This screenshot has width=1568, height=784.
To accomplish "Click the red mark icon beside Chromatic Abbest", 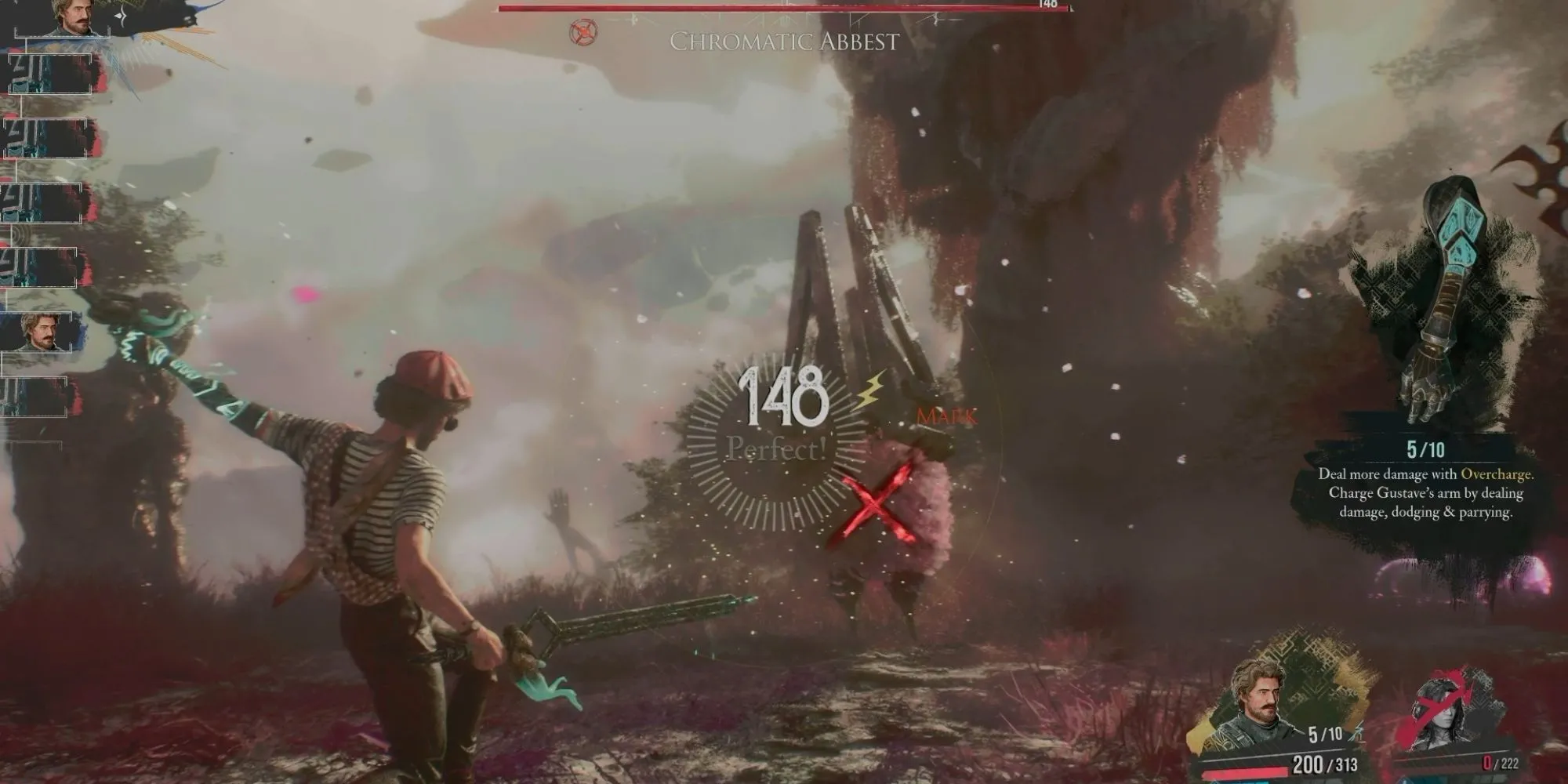I will [x=583, y=32].
